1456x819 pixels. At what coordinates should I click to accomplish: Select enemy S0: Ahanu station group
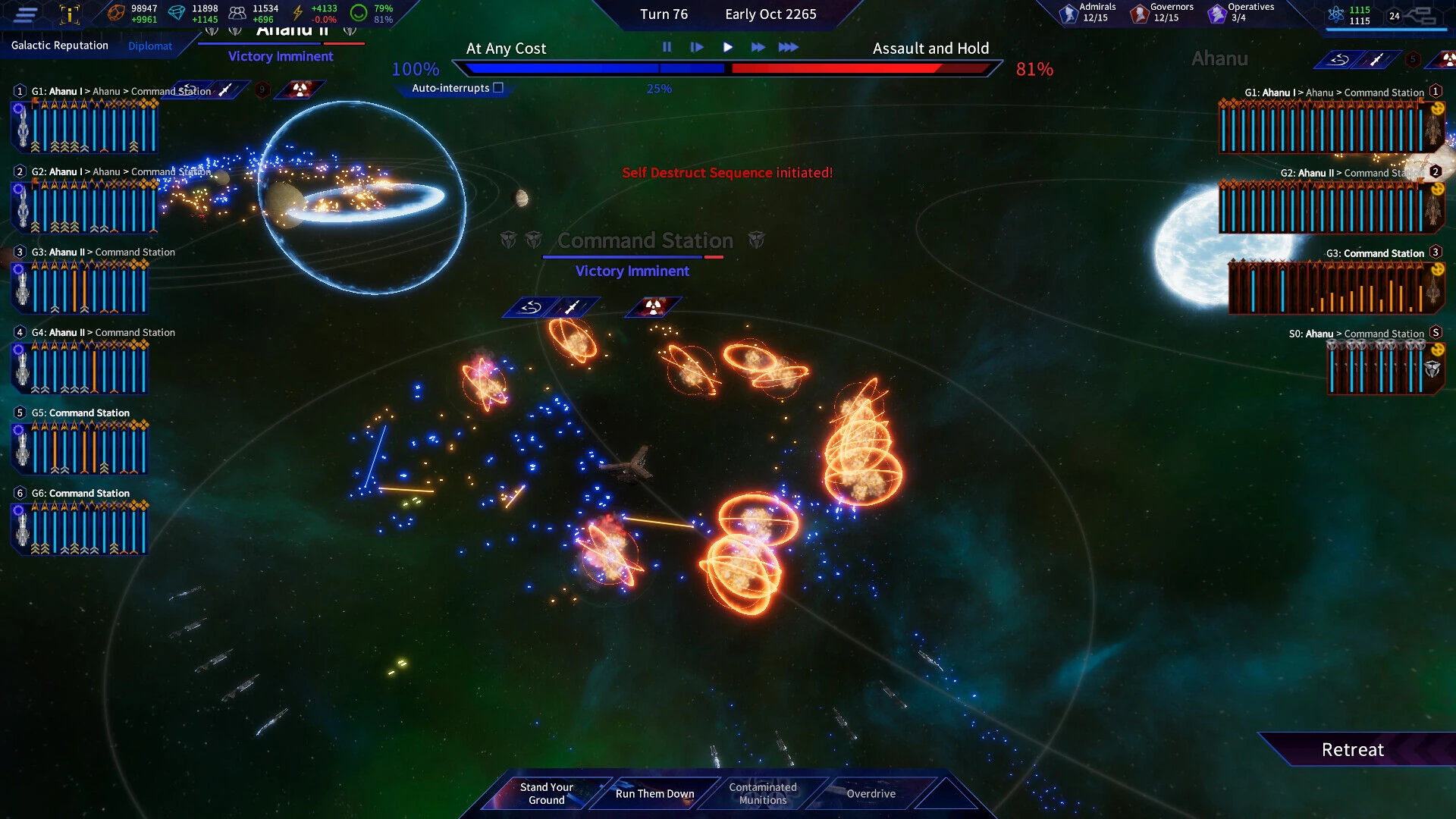point(1356,334)
